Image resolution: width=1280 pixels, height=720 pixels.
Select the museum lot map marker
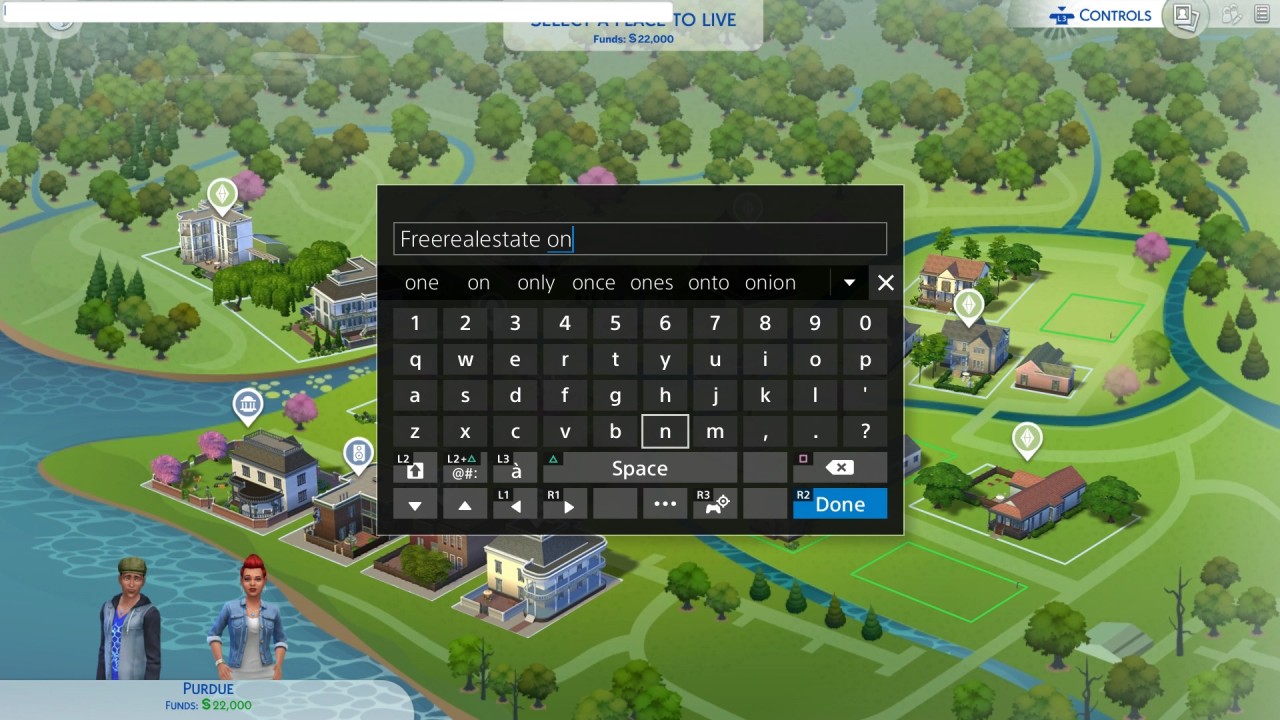click(247, 406)
